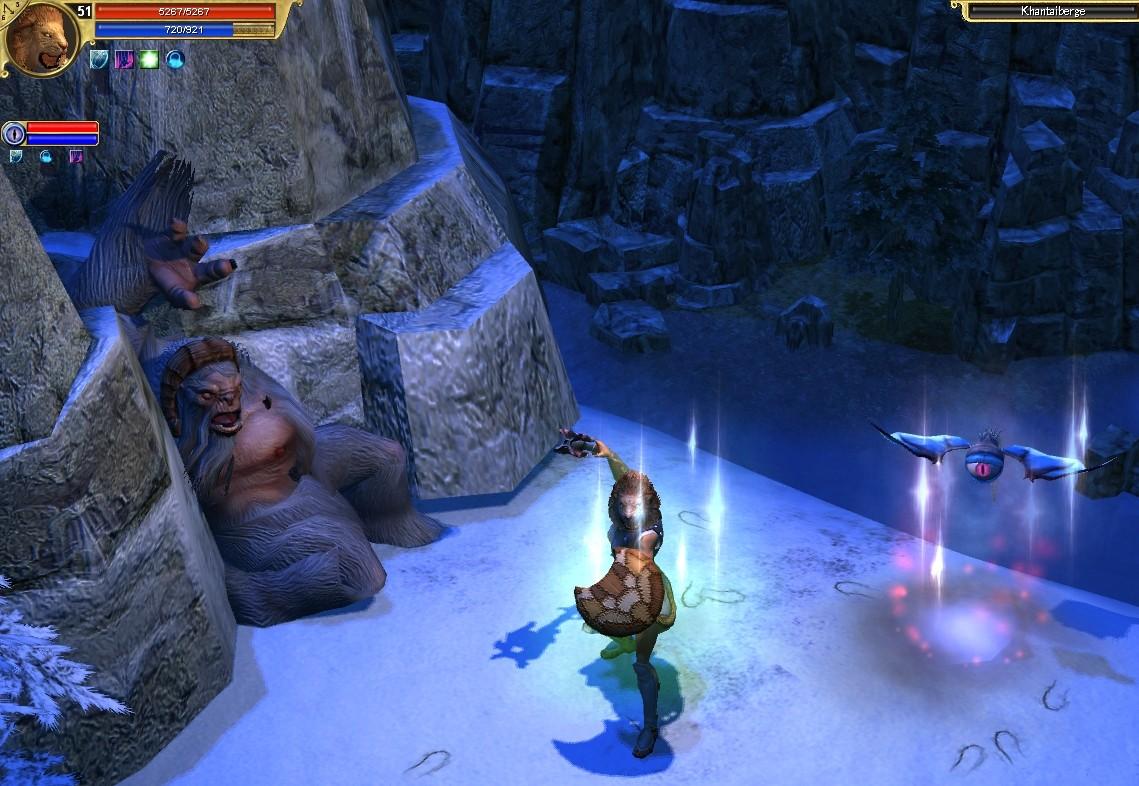Screen dimensions: 1139x786
Task: Select the pet's purple eye portrait
Action: (x=14, y=133)
